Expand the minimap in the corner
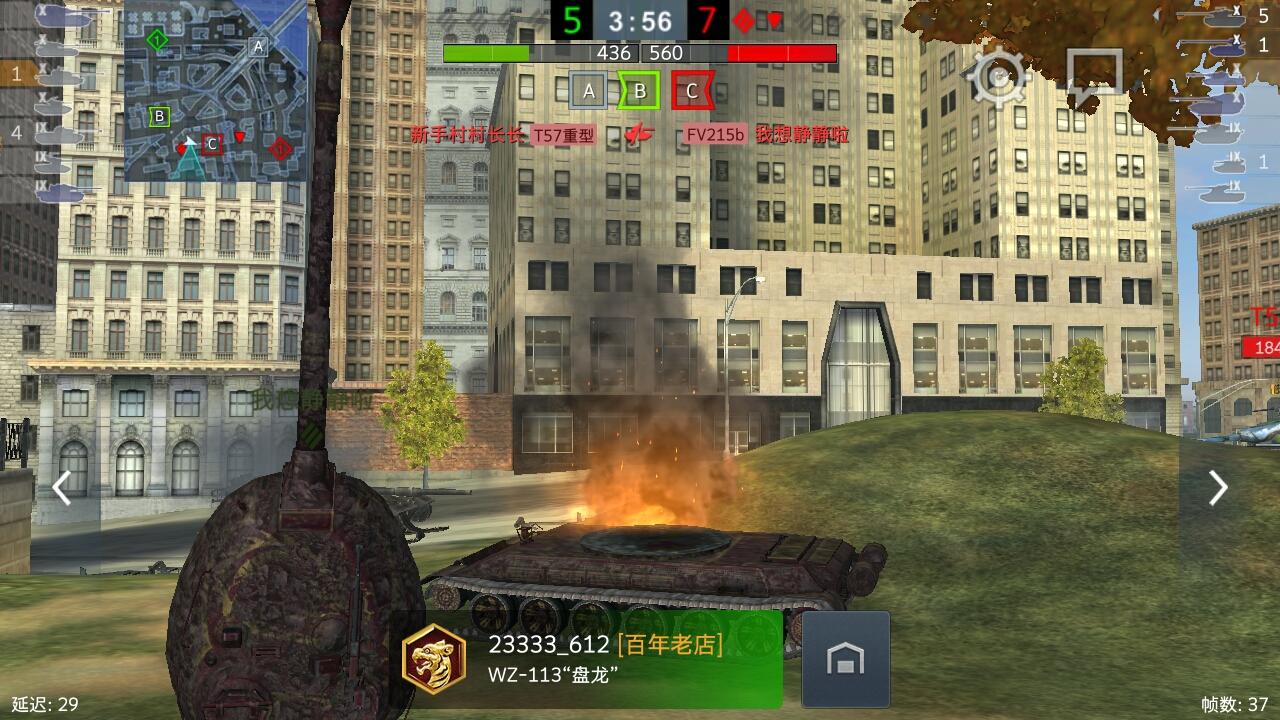This screenshot has width=1280, height=720. [x=220, y=90]
